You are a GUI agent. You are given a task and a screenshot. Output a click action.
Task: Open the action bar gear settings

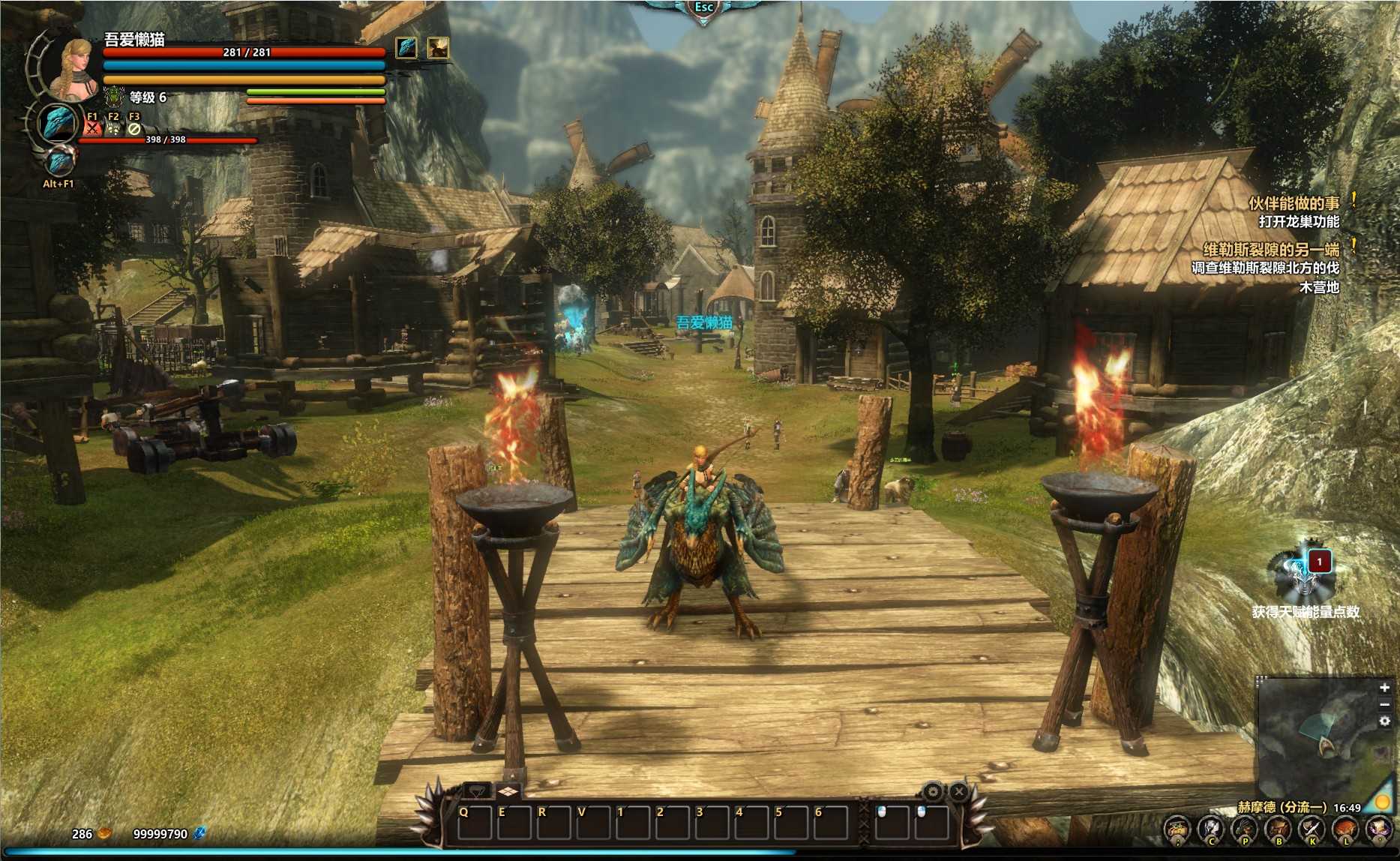click(x=933, y=791)
